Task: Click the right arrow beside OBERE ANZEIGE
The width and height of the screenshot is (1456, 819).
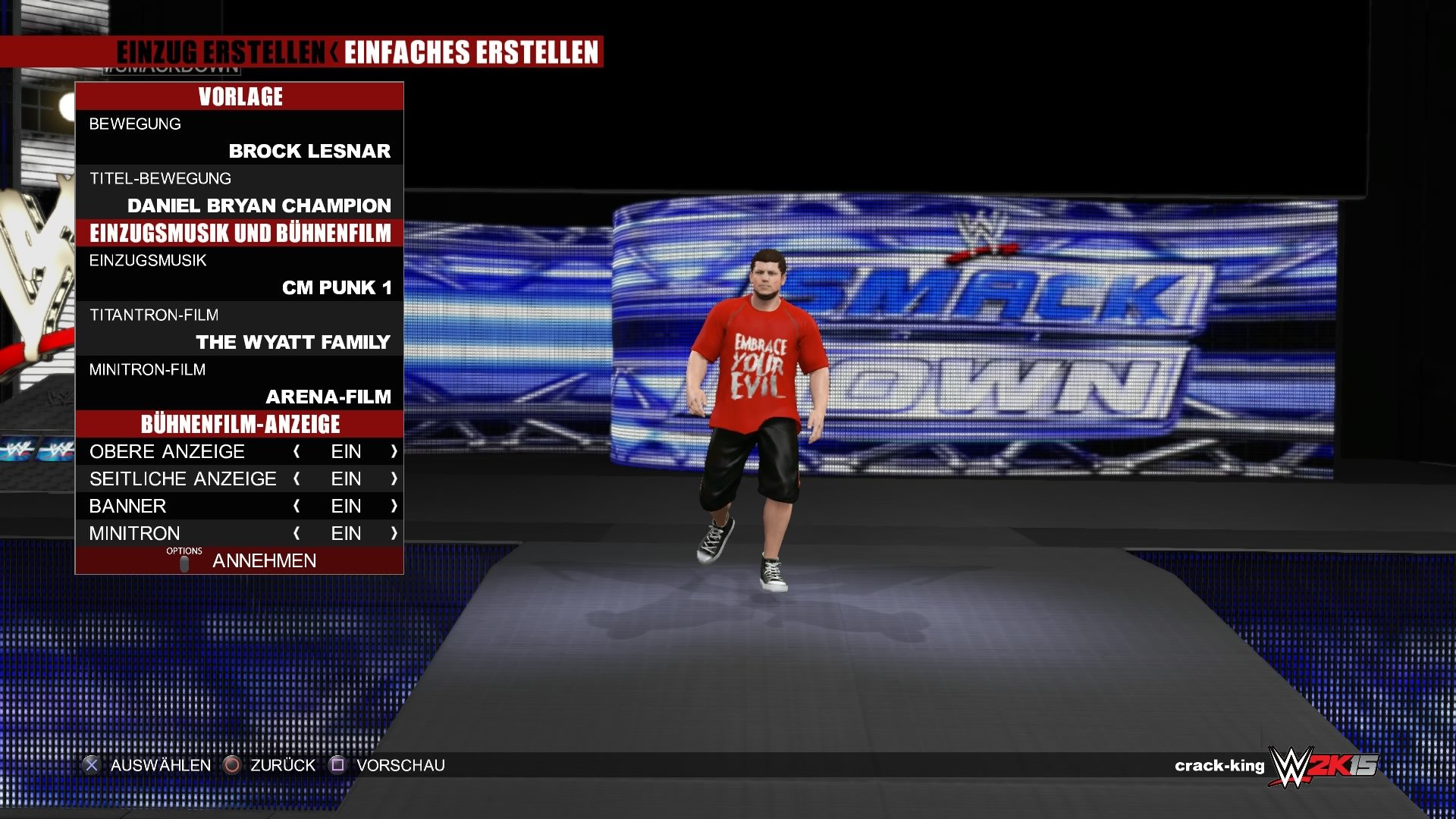Action: coord(394,451)
